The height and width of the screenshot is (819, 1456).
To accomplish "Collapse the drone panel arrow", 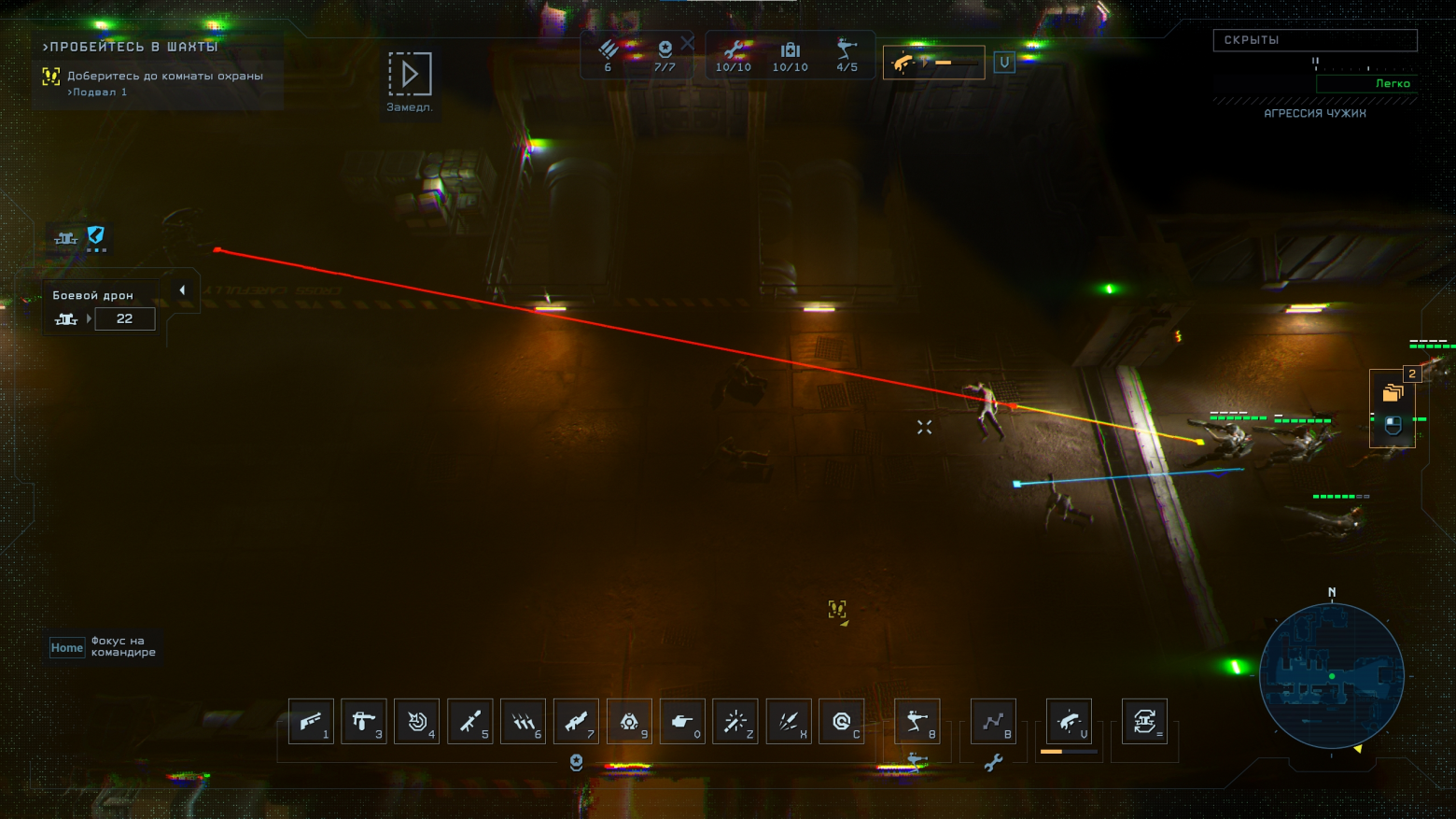I will click(182, 290).
